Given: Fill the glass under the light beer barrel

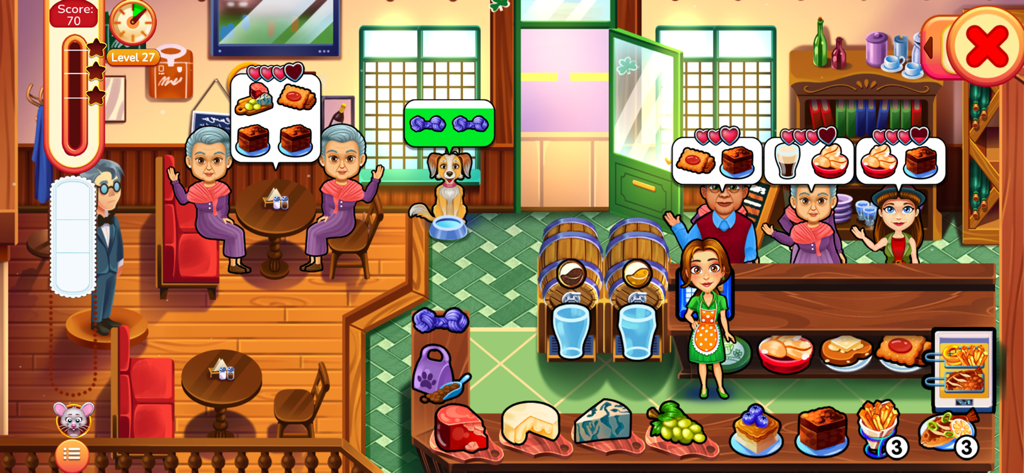Looking at the screenshot, I should click(636, 331).
